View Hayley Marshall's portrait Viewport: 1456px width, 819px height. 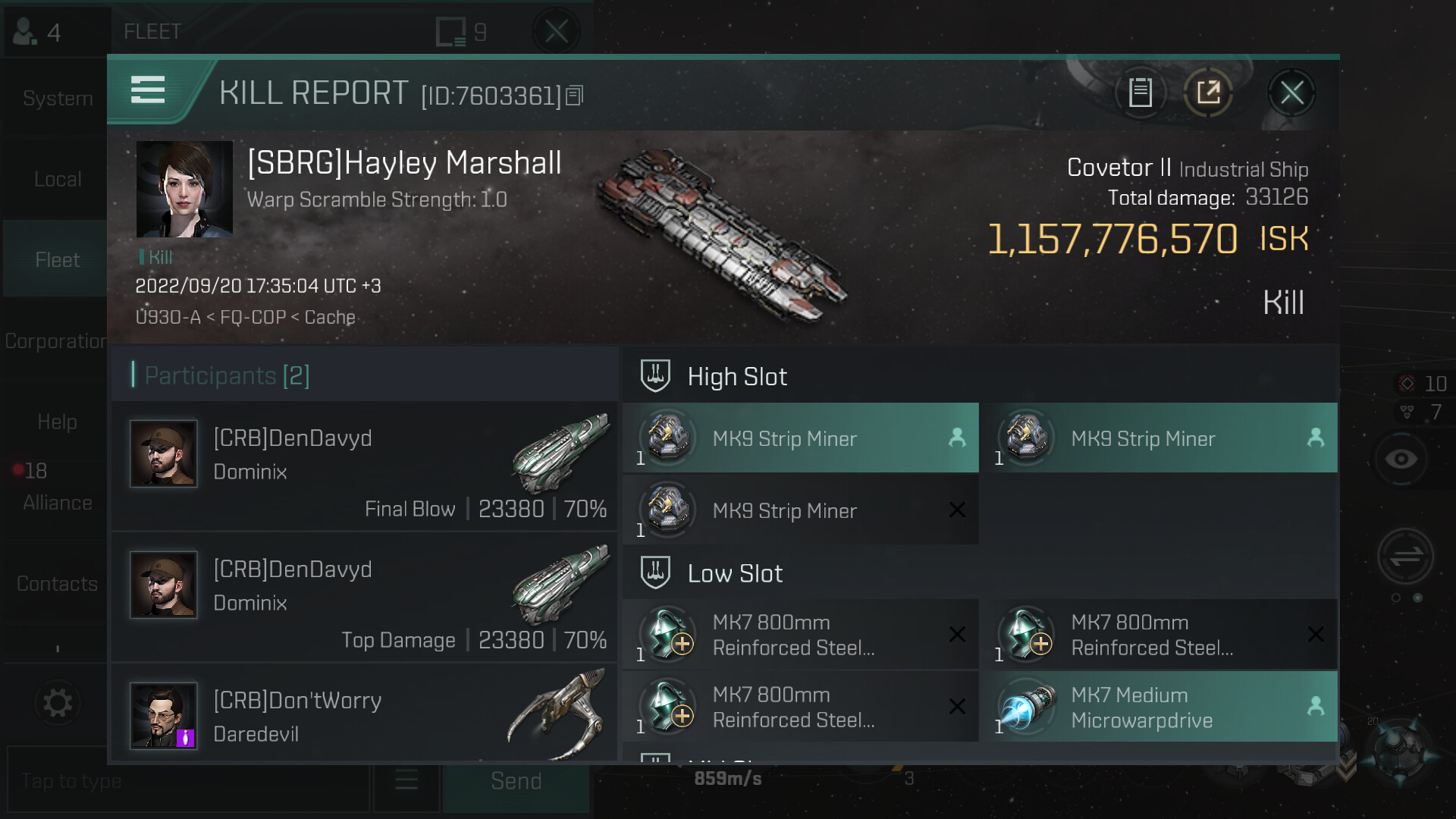click(184, 189)
